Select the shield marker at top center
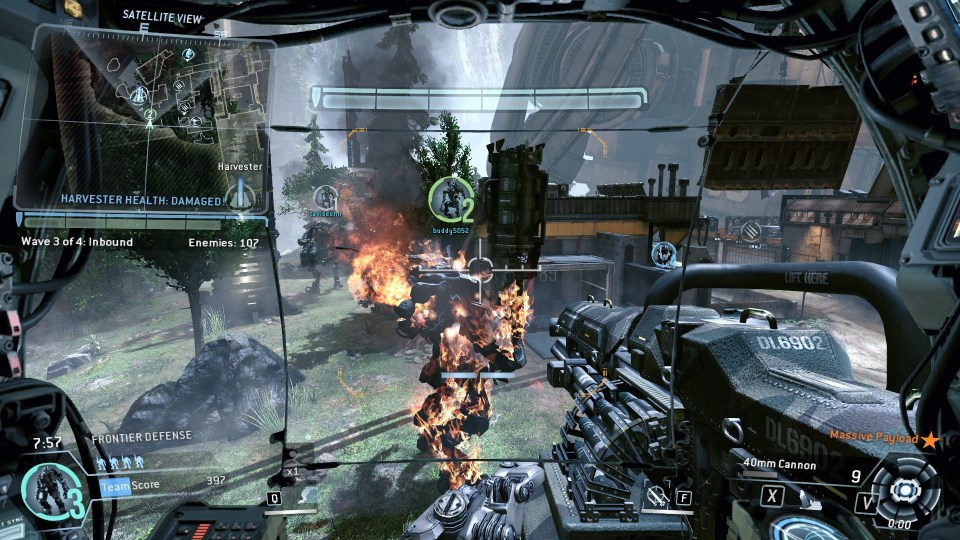 click(450, 14)
